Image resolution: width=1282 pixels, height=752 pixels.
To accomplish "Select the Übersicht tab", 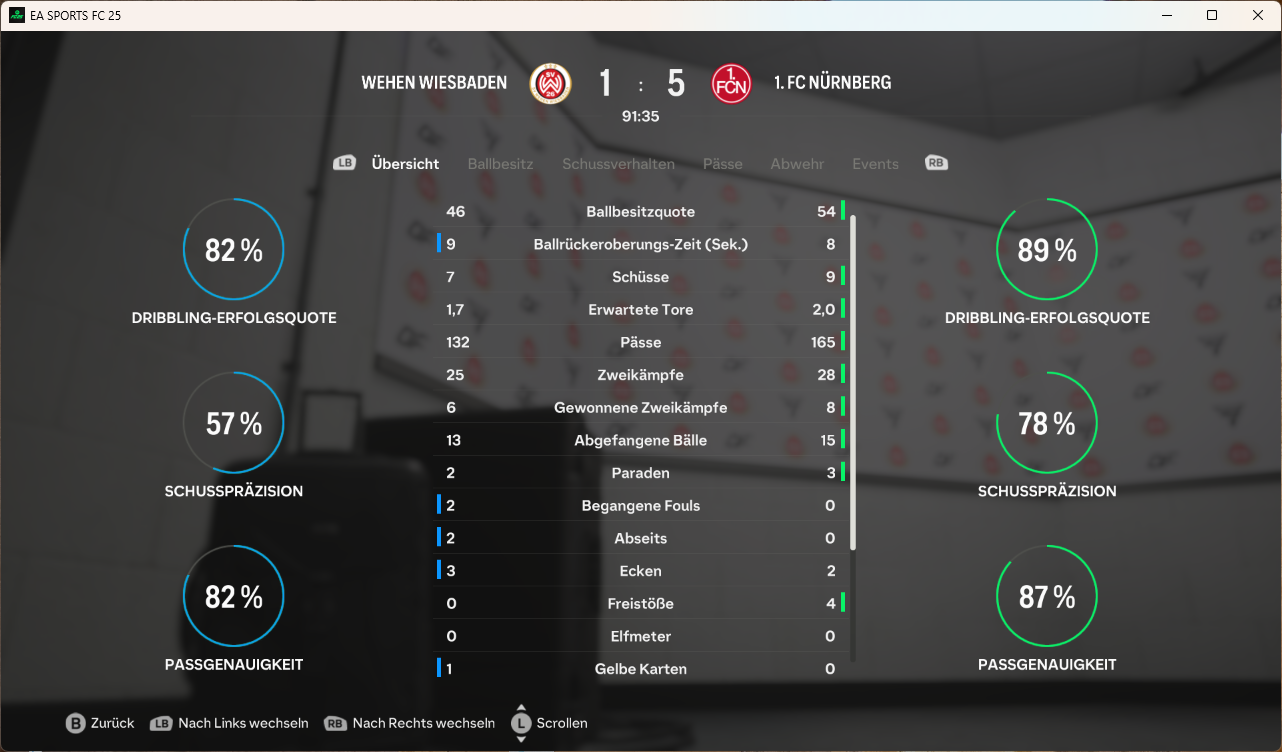I will pos(405,164).
